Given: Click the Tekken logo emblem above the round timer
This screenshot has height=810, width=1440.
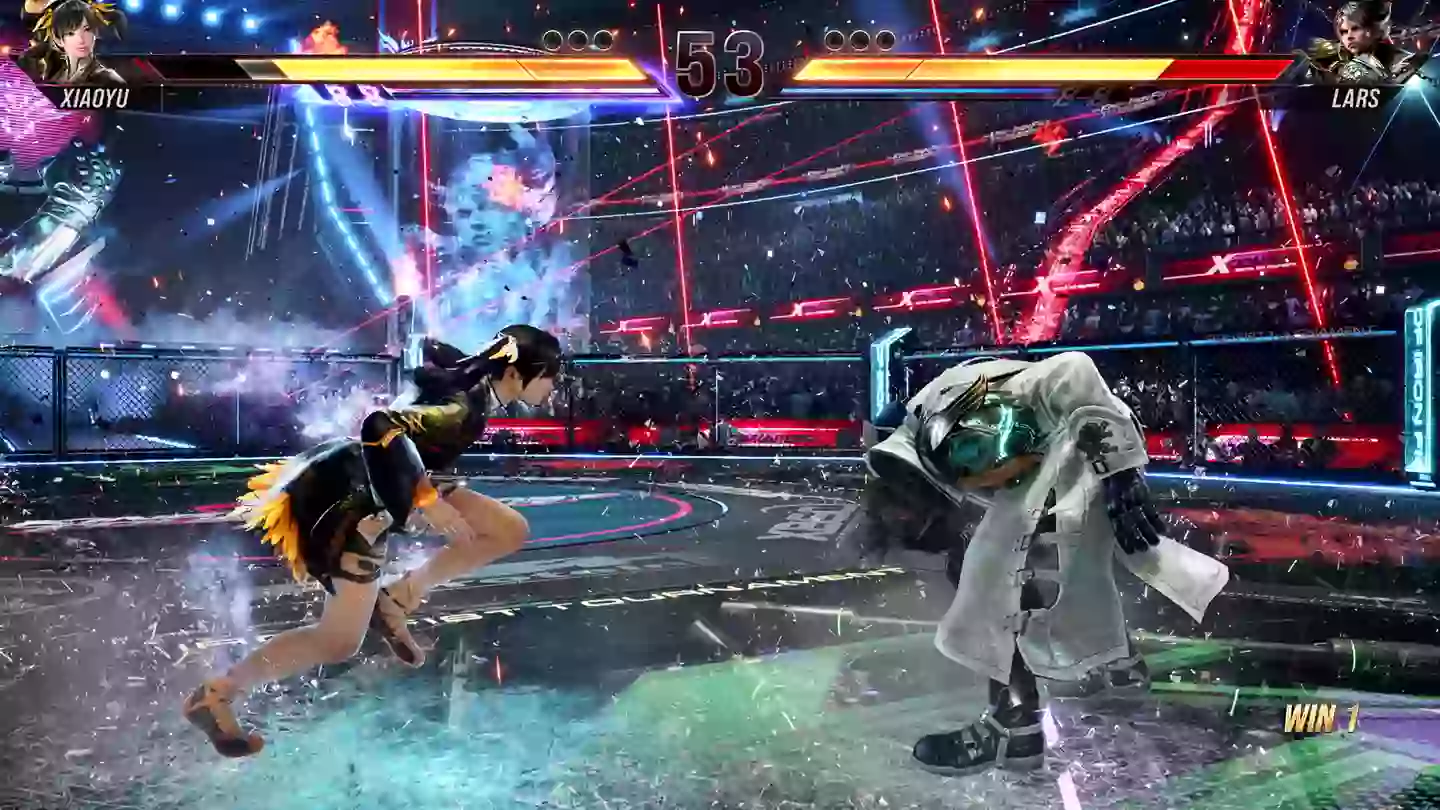Looking at the screenshot, I should click(x=718, y=15).
